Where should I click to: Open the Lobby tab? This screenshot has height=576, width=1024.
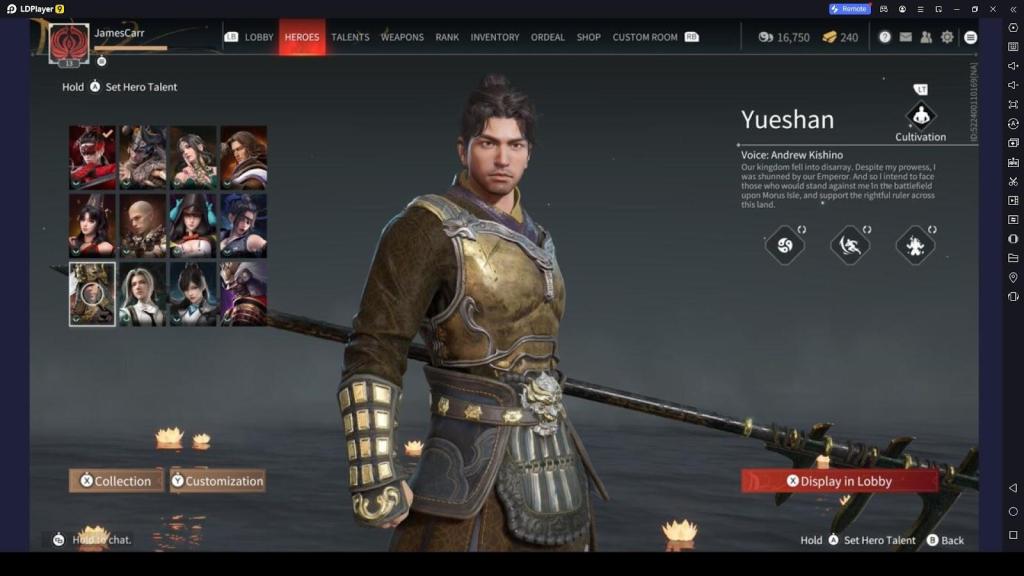pyautogui.click(x=259, y=37)
